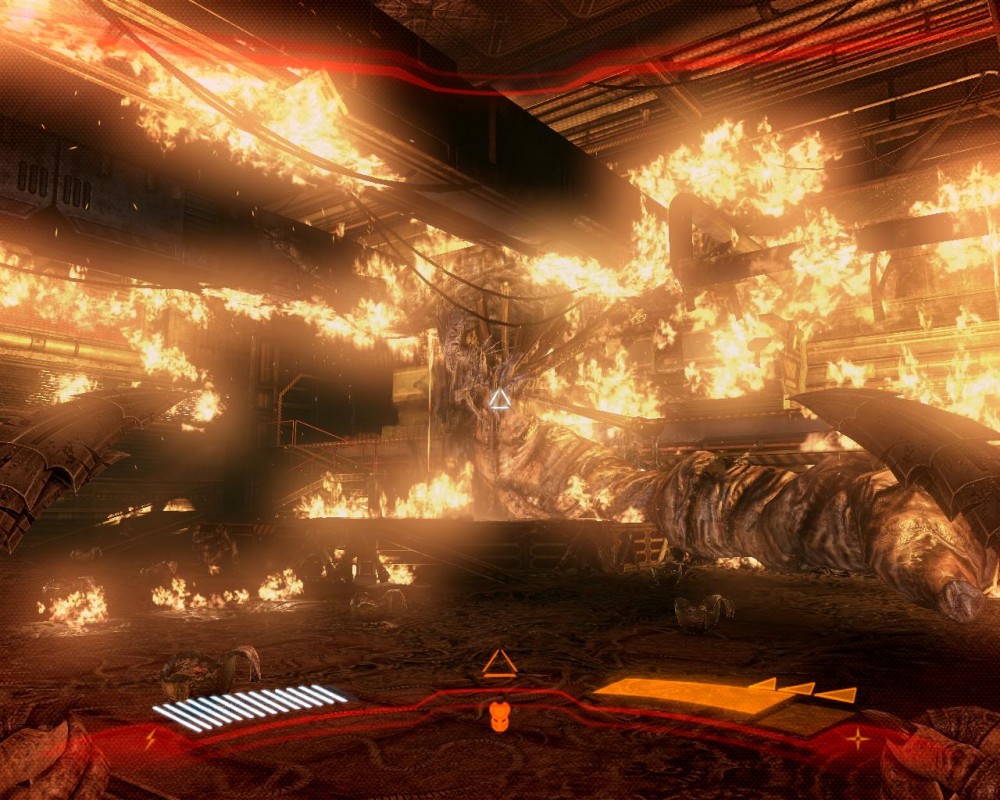Click the orange triangle above the mask

pyautogui.click(x=498, y=664)
